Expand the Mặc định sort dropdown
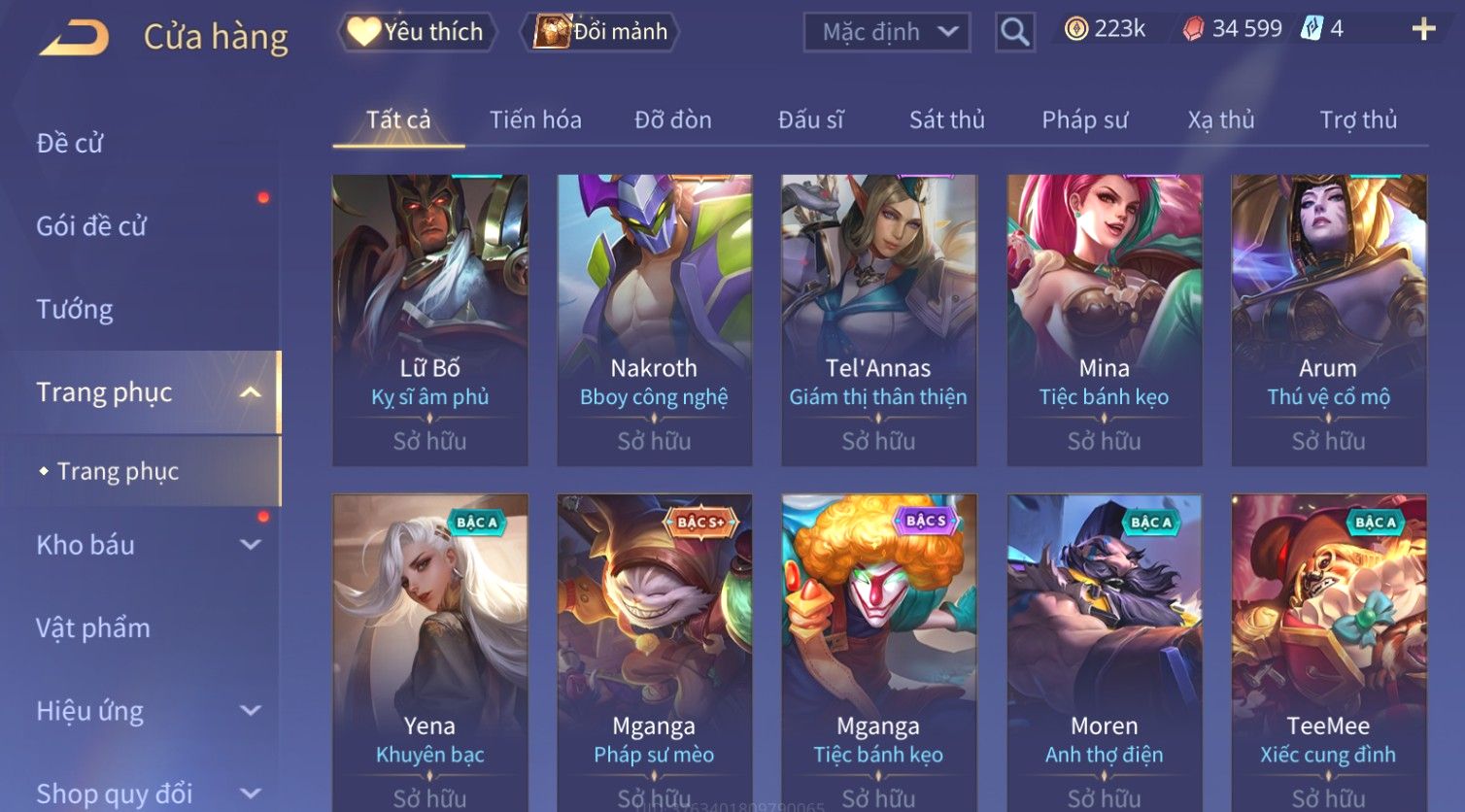The image size is (1465, 812). coord(887,32)
